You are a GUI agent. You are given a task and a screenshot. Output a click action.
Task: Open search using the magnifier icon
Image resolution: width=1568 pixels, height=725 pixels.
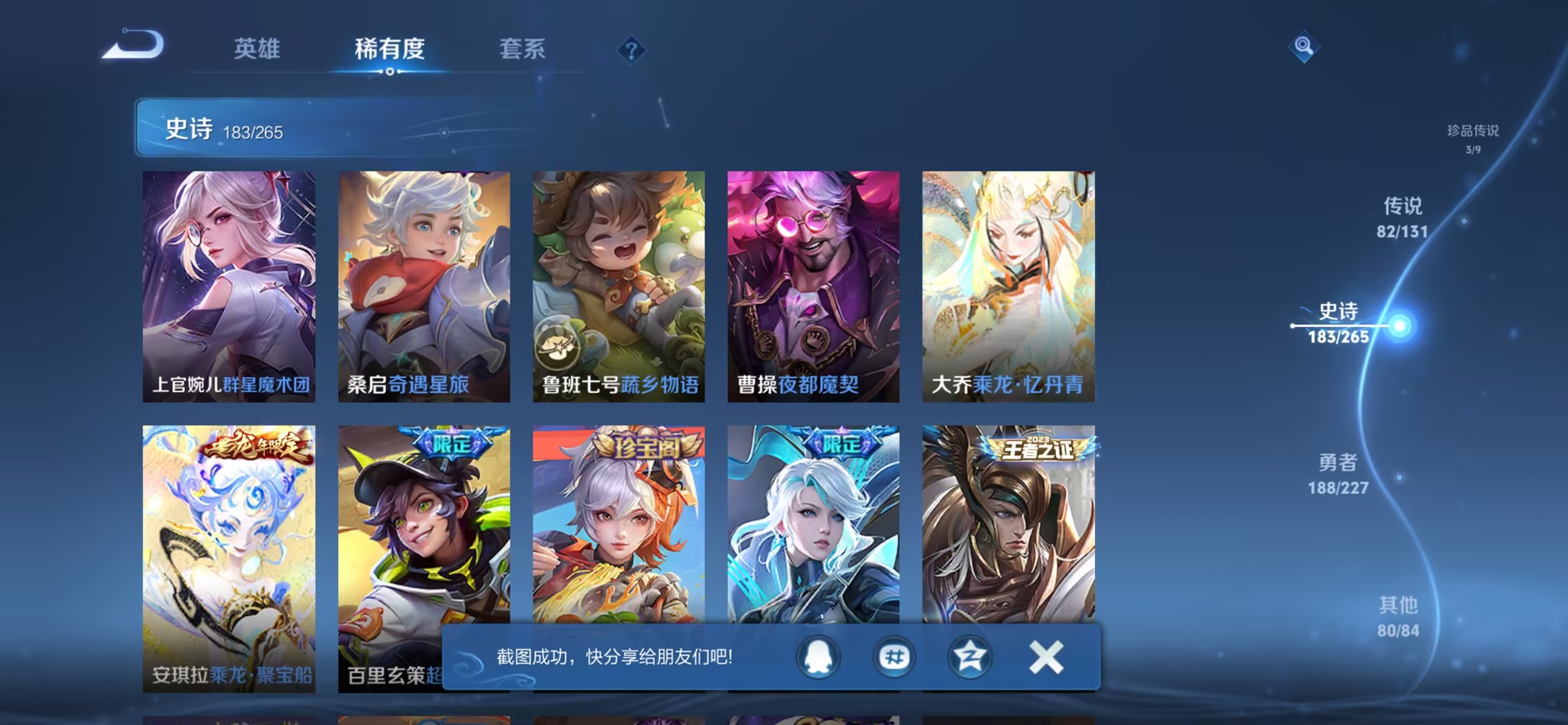[x=1304, y=46]
